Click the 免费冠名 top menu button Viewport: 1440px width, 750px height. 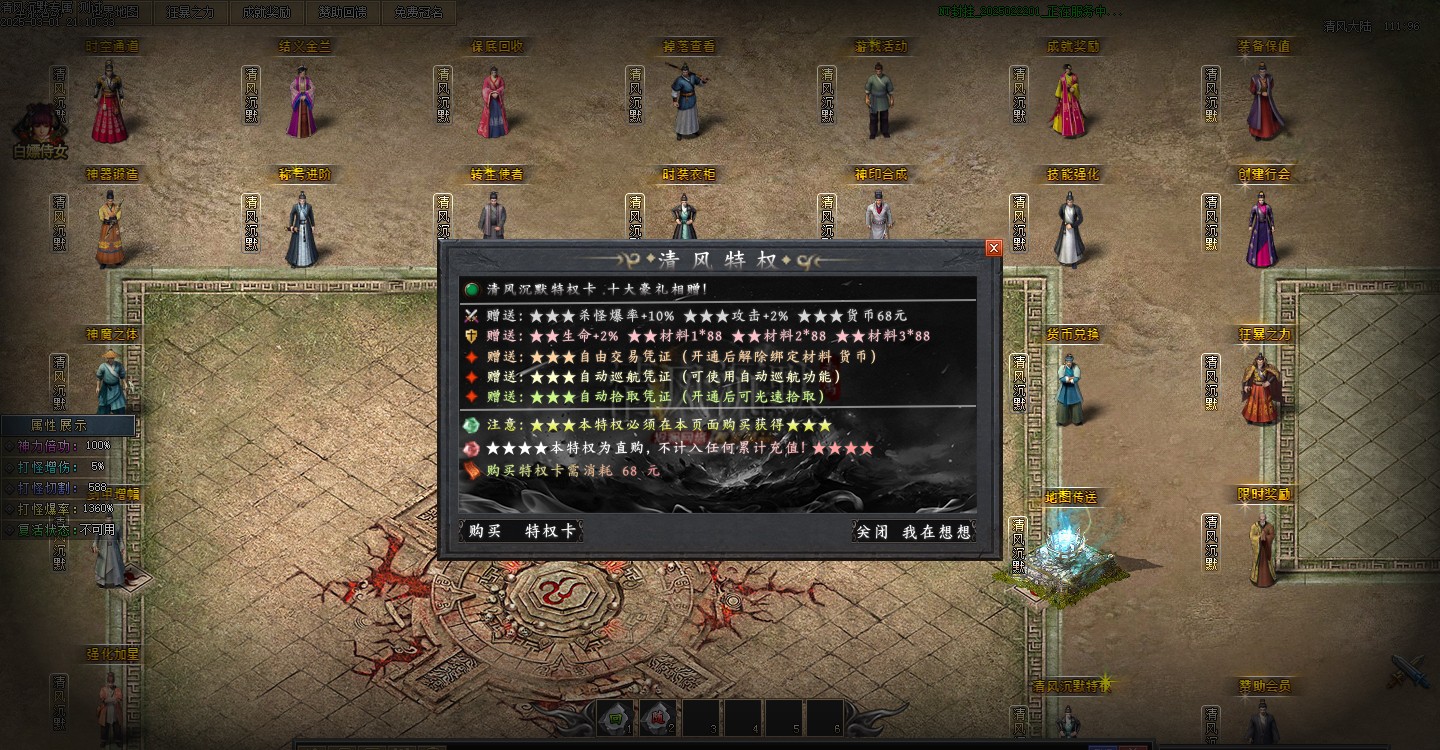tap(418, 13)
